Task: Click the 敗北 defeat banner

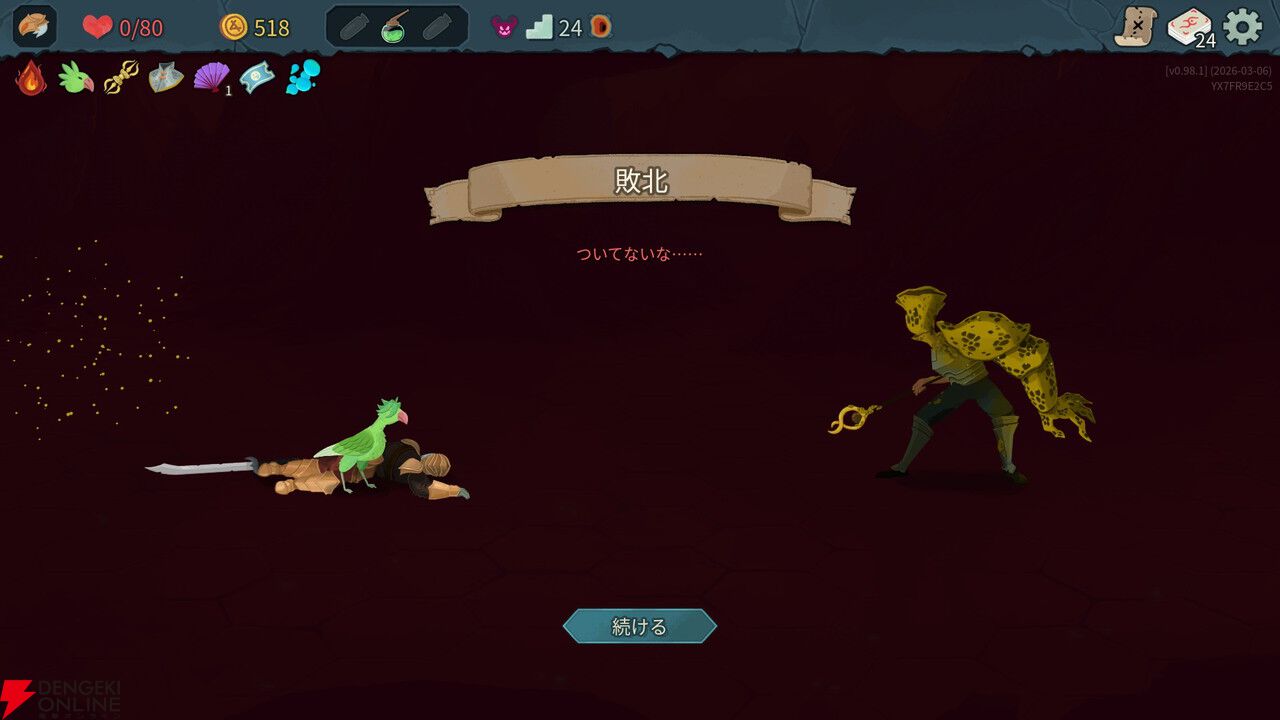Action: click(x=641, y=181)
